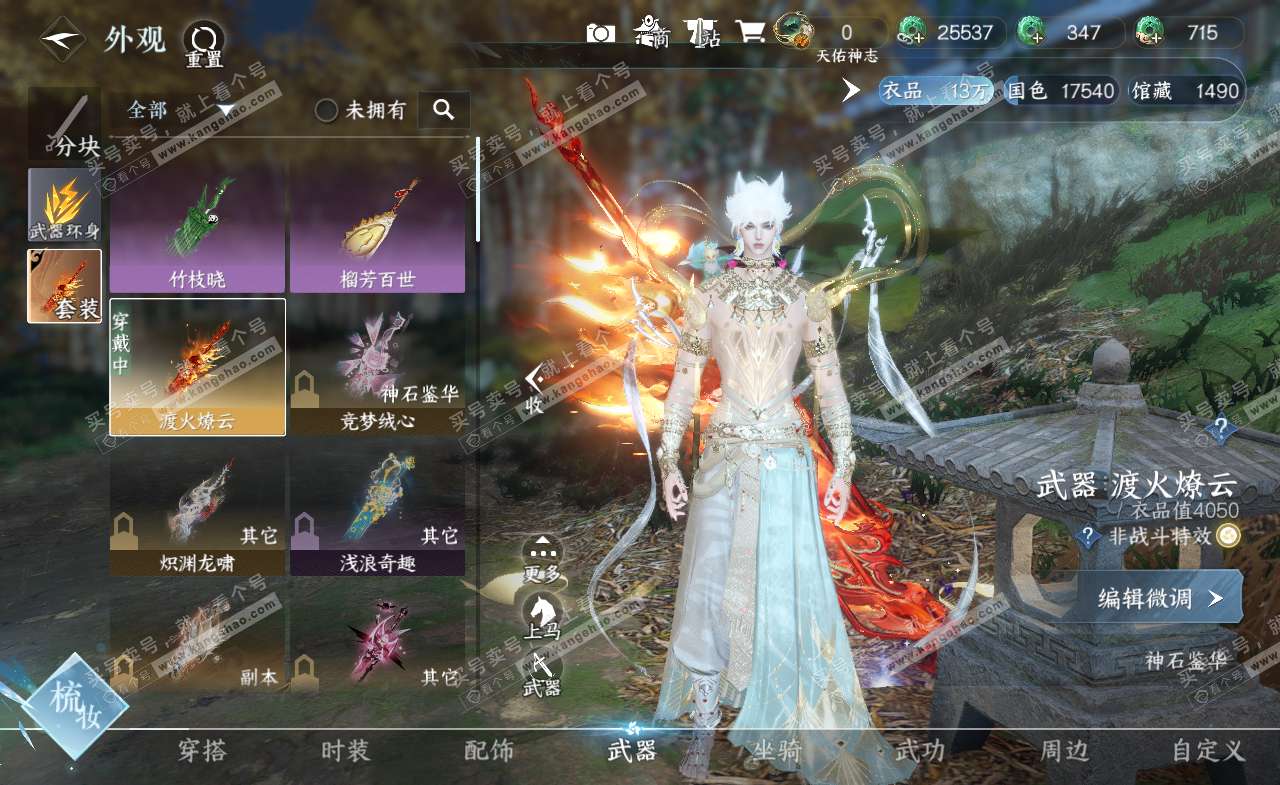The width and height of the screenshot is (1280, 785).
Task: Reset appearance with the 重置 button
Action: 204,42
